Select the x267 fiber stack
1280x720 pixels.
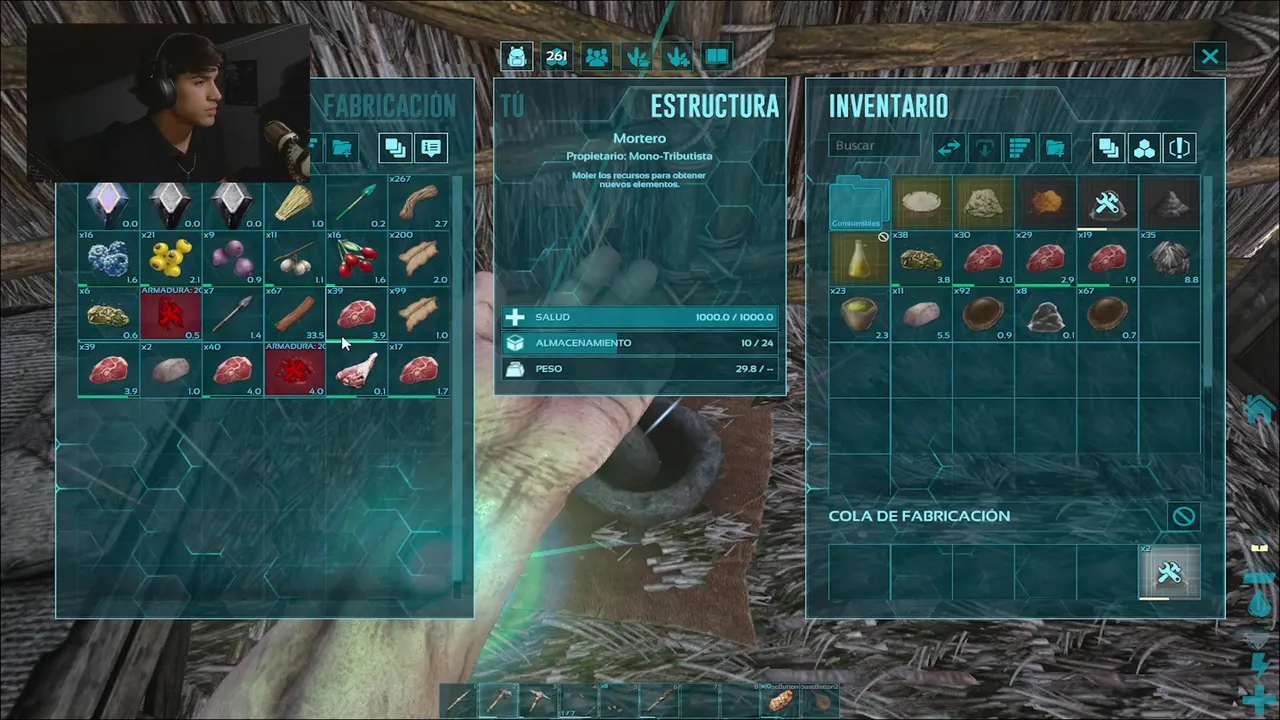(x=419, y=203)
